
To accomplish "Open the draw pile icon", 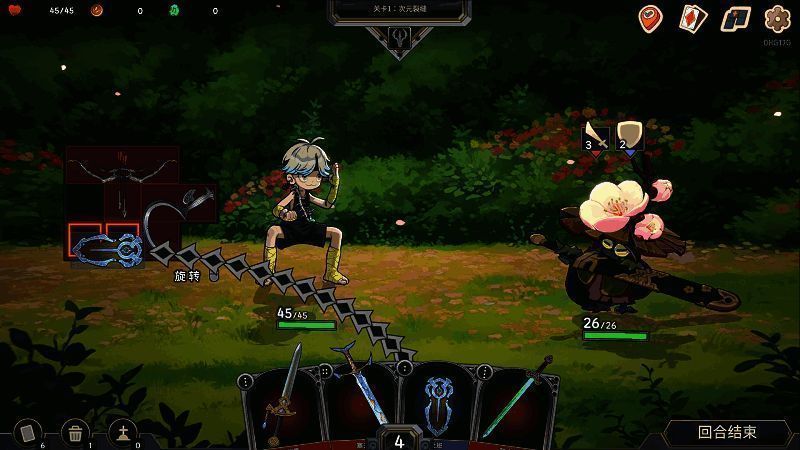I will 27,431.
